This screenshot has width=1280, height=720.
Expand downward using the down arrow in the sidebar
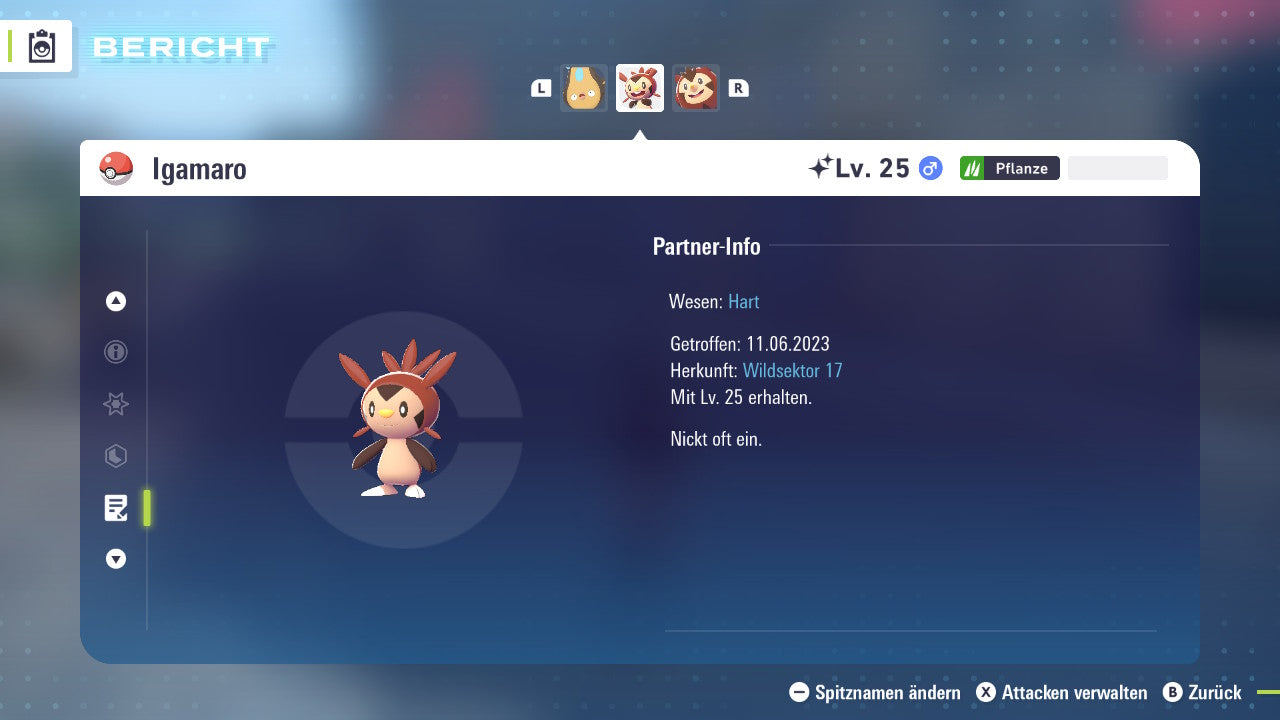pos(115,559)
